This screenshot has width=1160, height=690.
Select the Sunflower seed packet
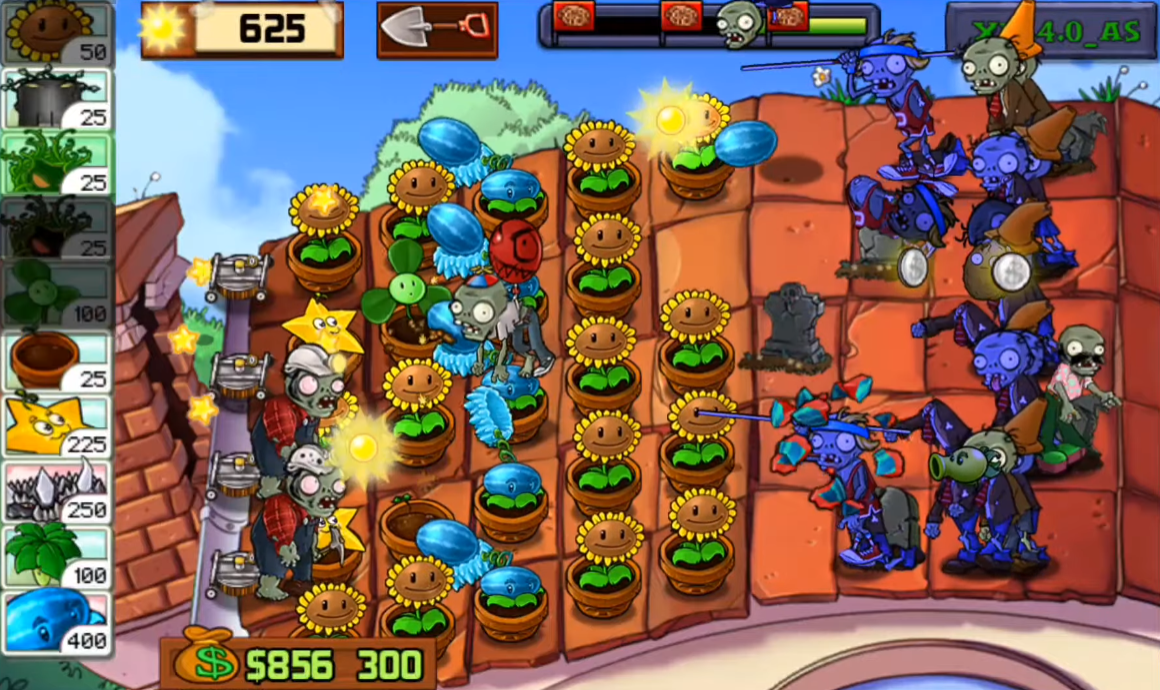[57, 33]
